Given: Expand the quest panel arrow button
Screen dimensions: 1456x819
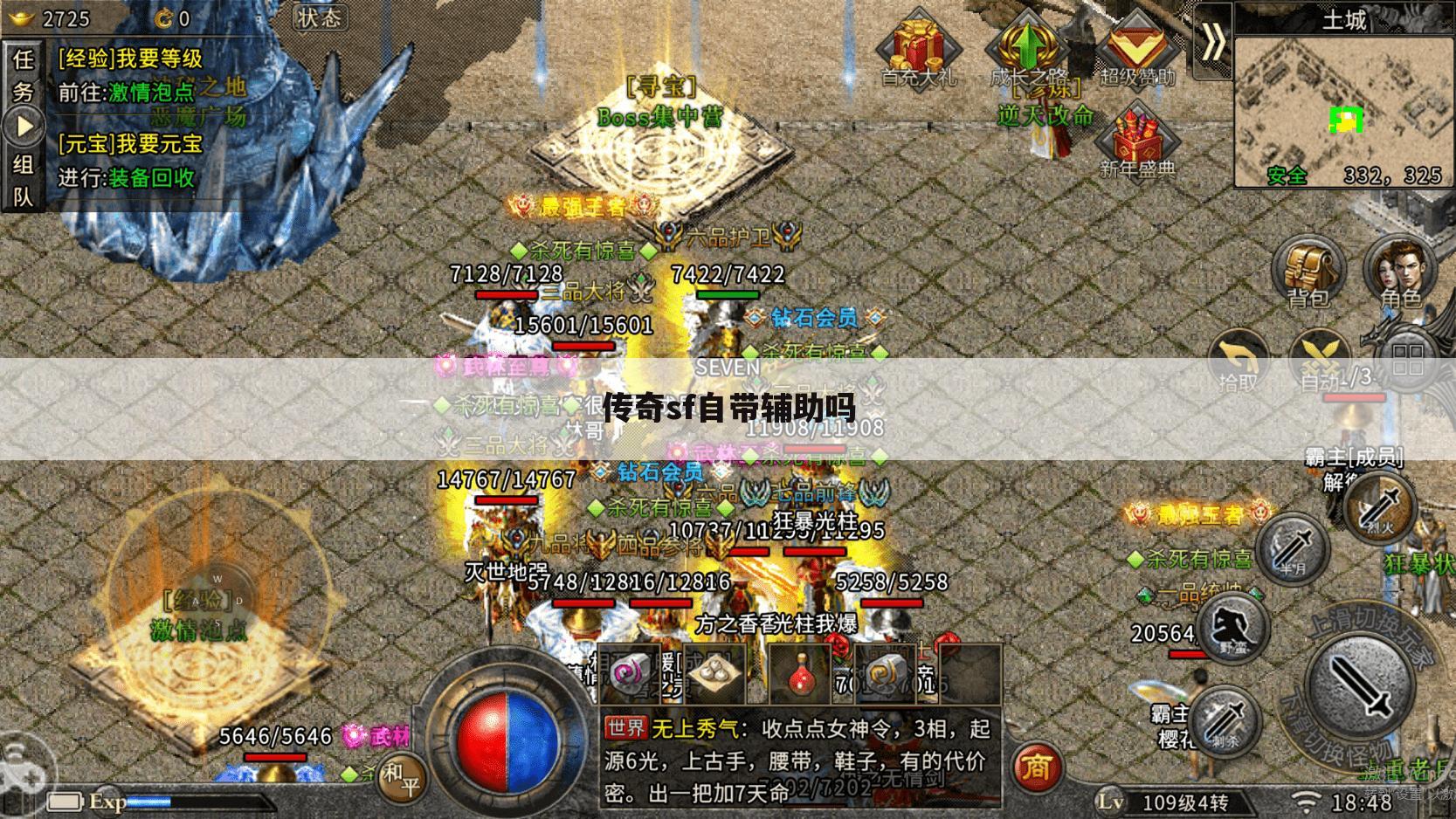Looking at the screenshot, I should coord(24,125).
